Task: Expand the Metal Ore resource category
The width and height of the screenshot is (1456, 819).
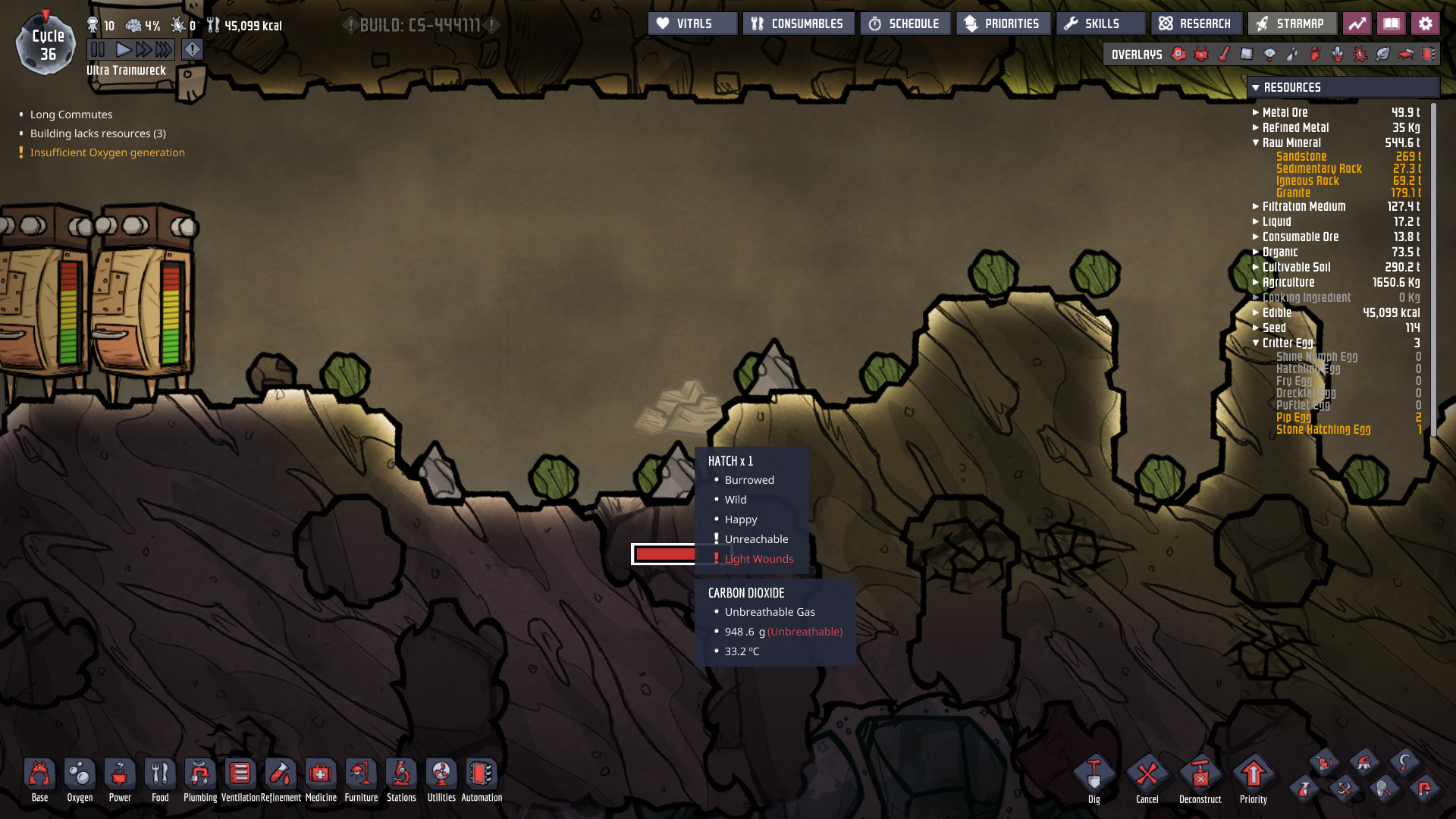Action: click(x=1256, y=111)
